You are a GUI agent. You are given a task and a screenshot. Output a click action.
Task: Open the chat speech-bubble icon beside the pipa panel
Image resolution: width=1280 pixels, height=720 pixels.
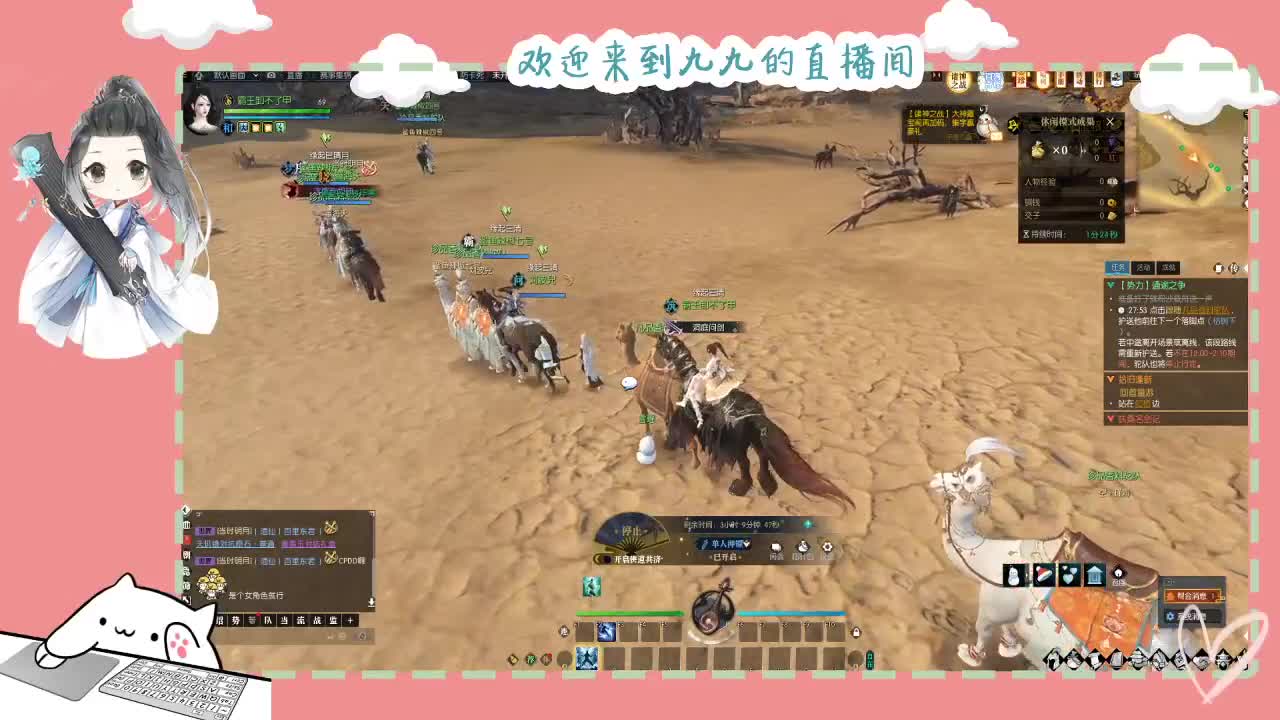click(x=775, y=546)
